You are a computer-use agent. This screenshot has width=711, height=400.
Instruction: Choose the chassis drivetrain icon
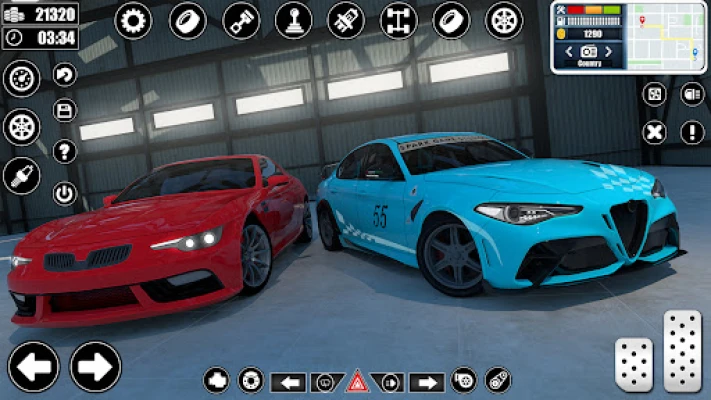pyautogui.click(x=399, y=20)
